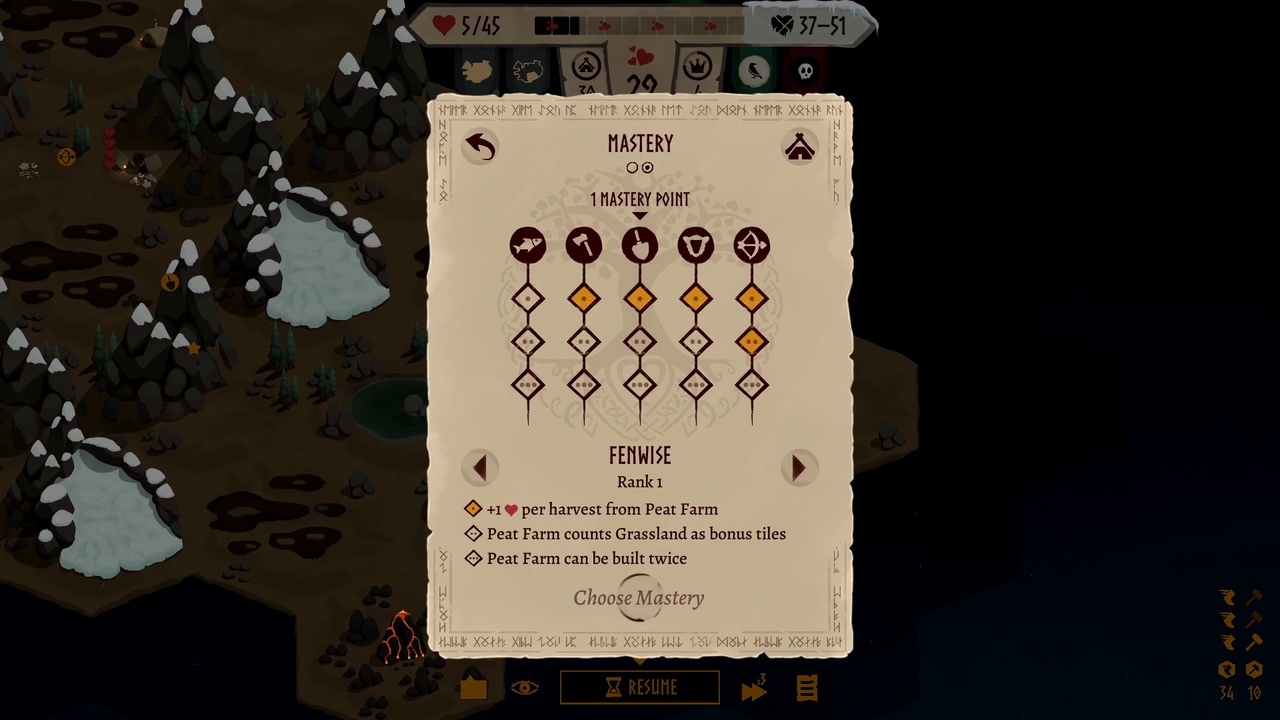This screenshot has height=720, width=1280.
Task: Click the triple fast-forward speed control
Action: coord(754,687)
